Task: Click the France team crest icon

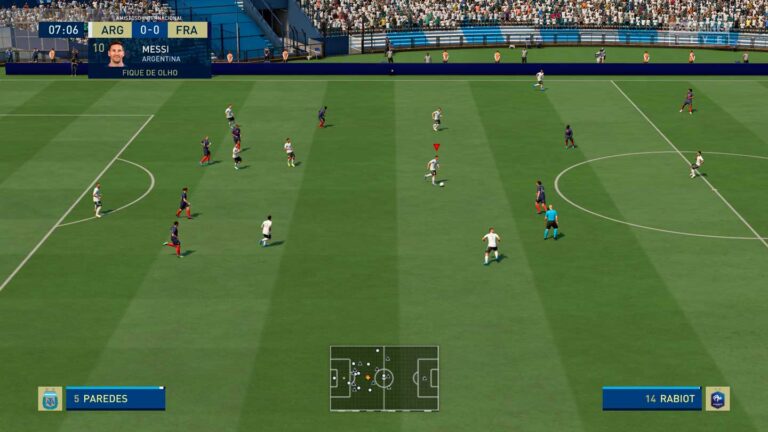Action: pos(717,398)
